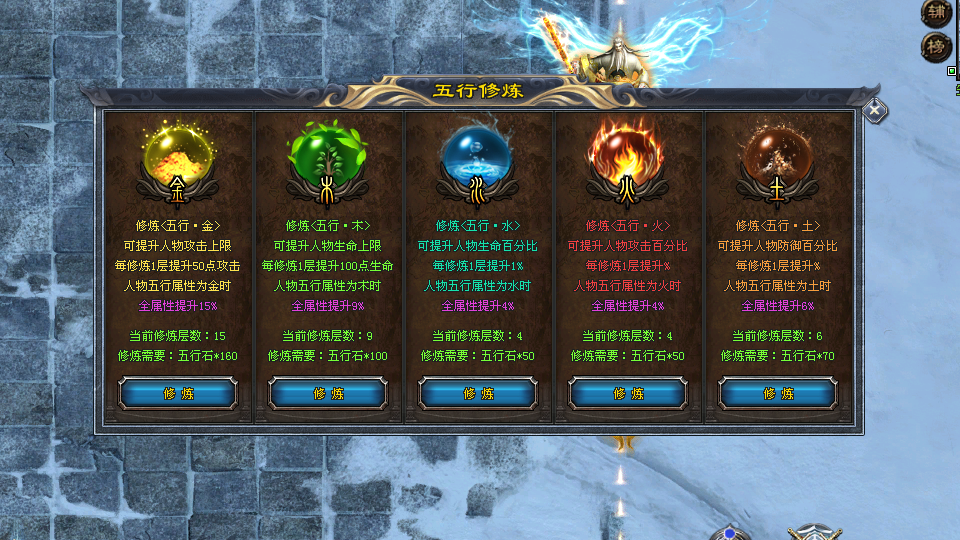This screenshot has width=960, height=540.
Task: Choose the brown Earth orb icon
Action: click(778, 152)
